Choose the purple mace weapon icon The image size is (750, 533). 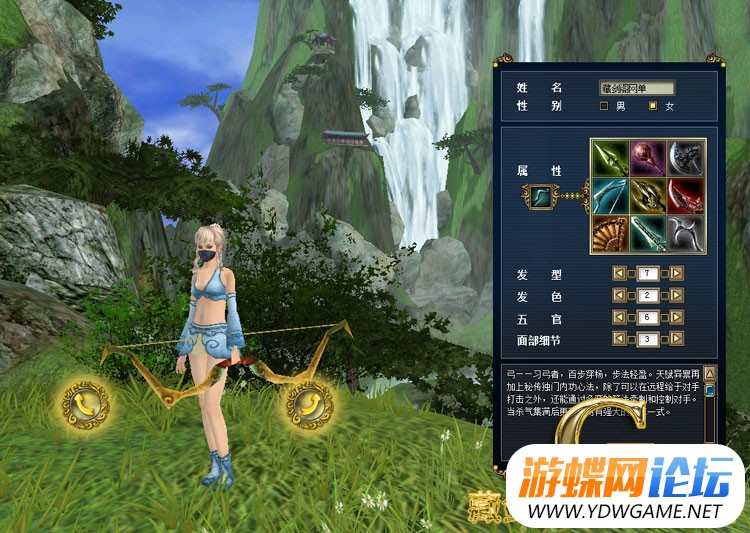coord(648,157)
